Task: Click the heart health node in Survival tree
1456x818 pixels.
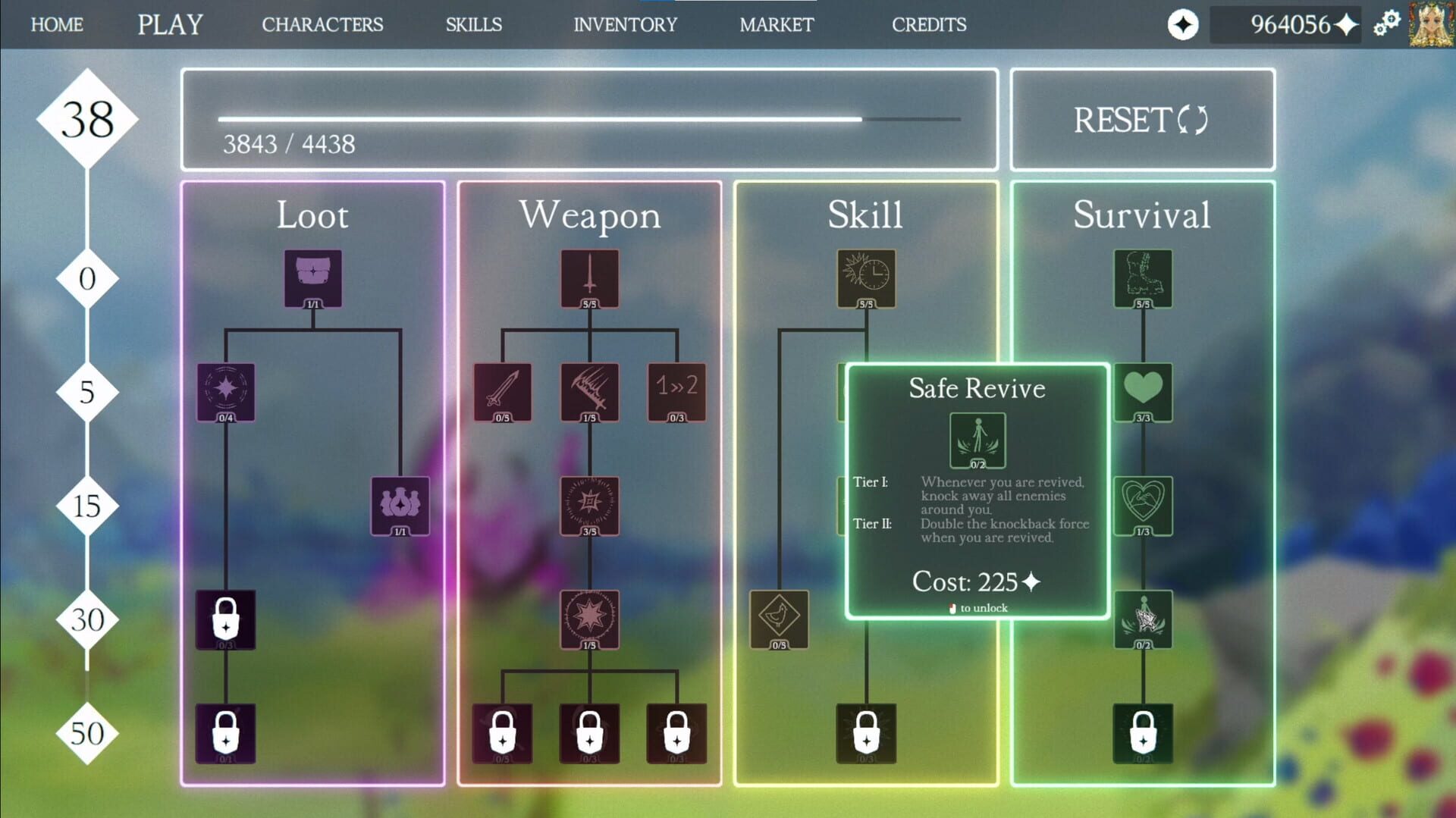Action: tap(1141, 391)
